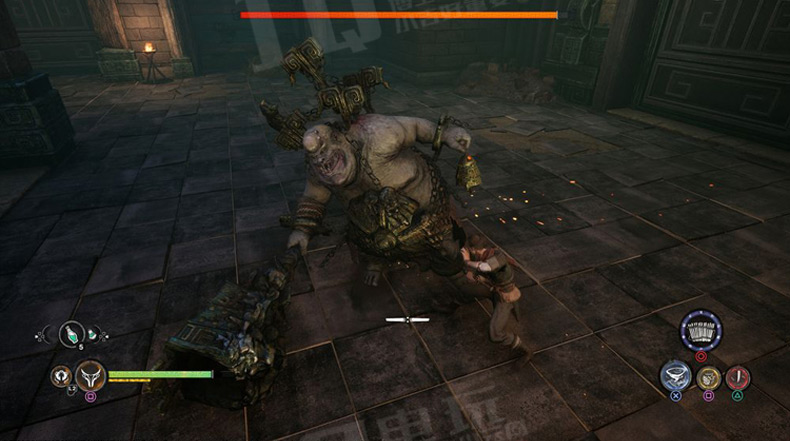Select the green healing potion slot

71,333
